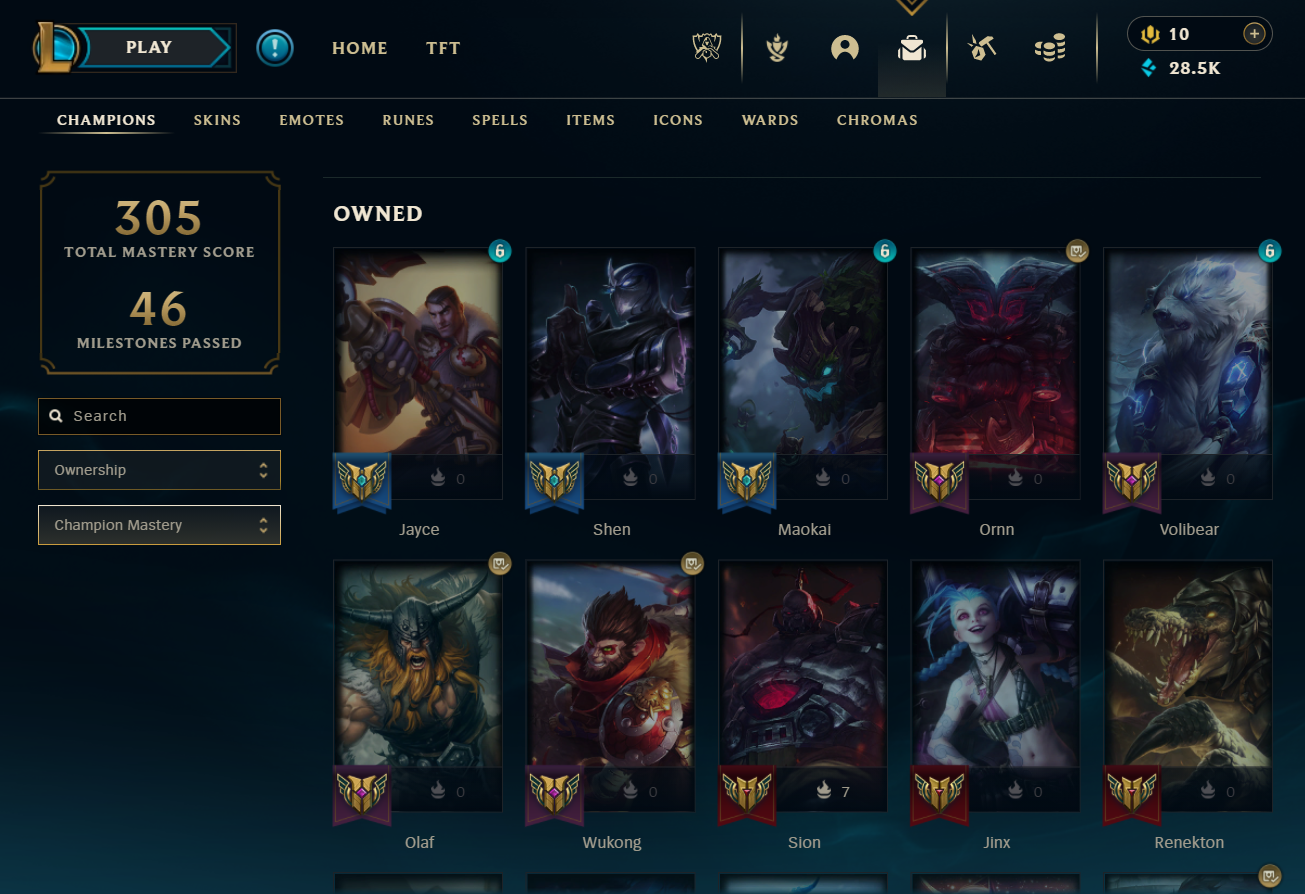Show the Items tab
The height and width of the screenshot is (894, 1305).
tap(590, 120)
